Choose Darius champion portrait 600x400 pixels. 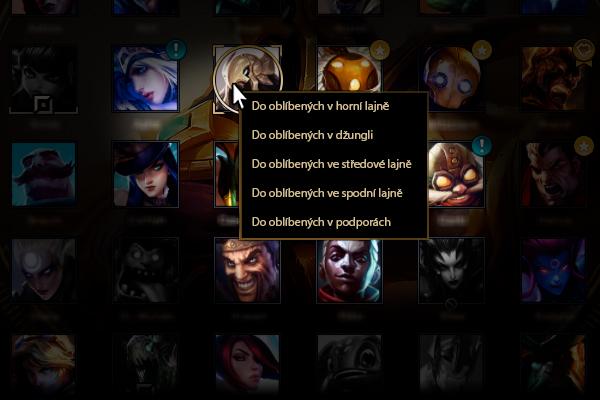click(x=555, y=173)
